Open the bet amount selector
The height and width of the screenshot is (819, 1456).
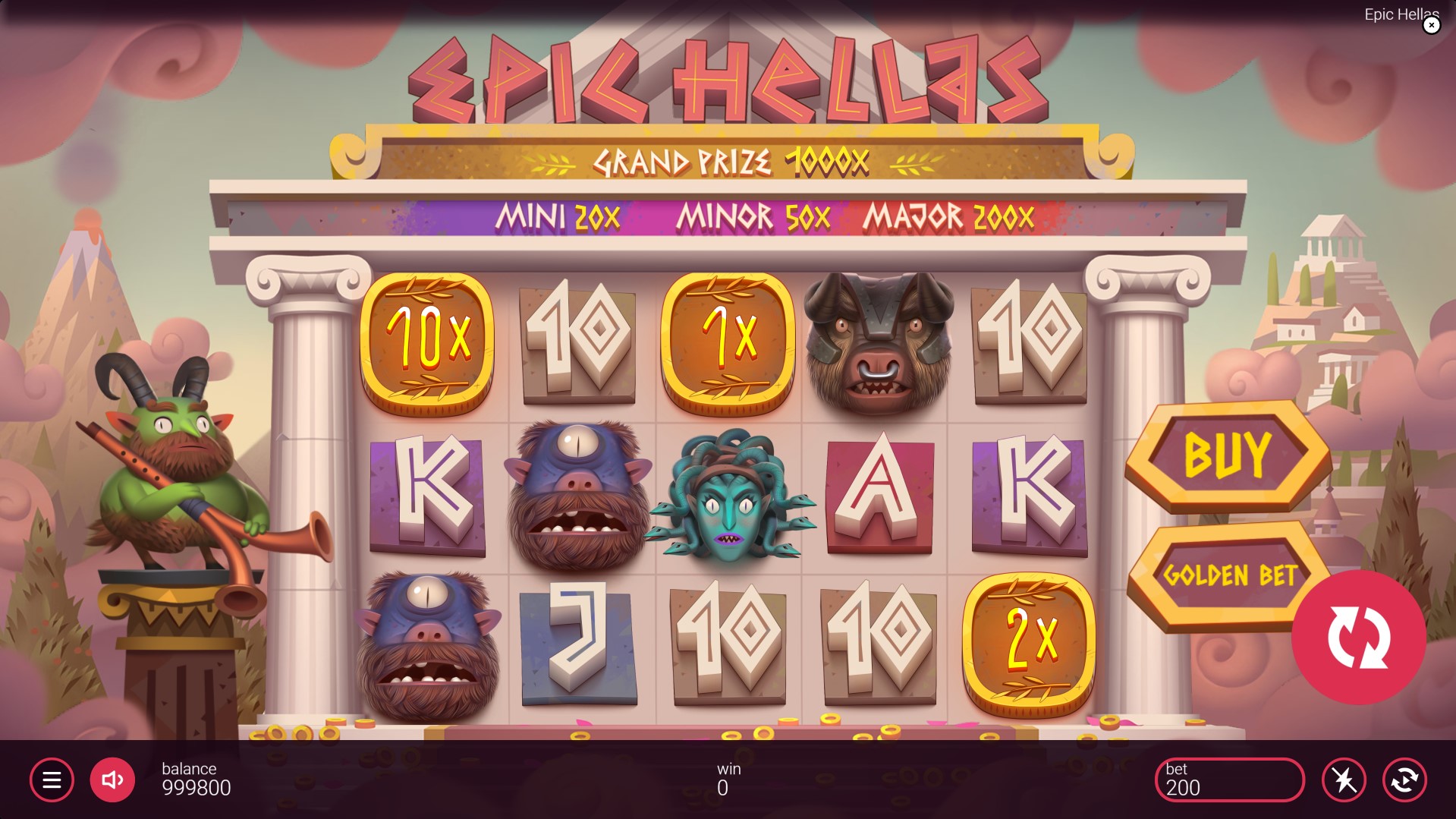(1229, 780)
